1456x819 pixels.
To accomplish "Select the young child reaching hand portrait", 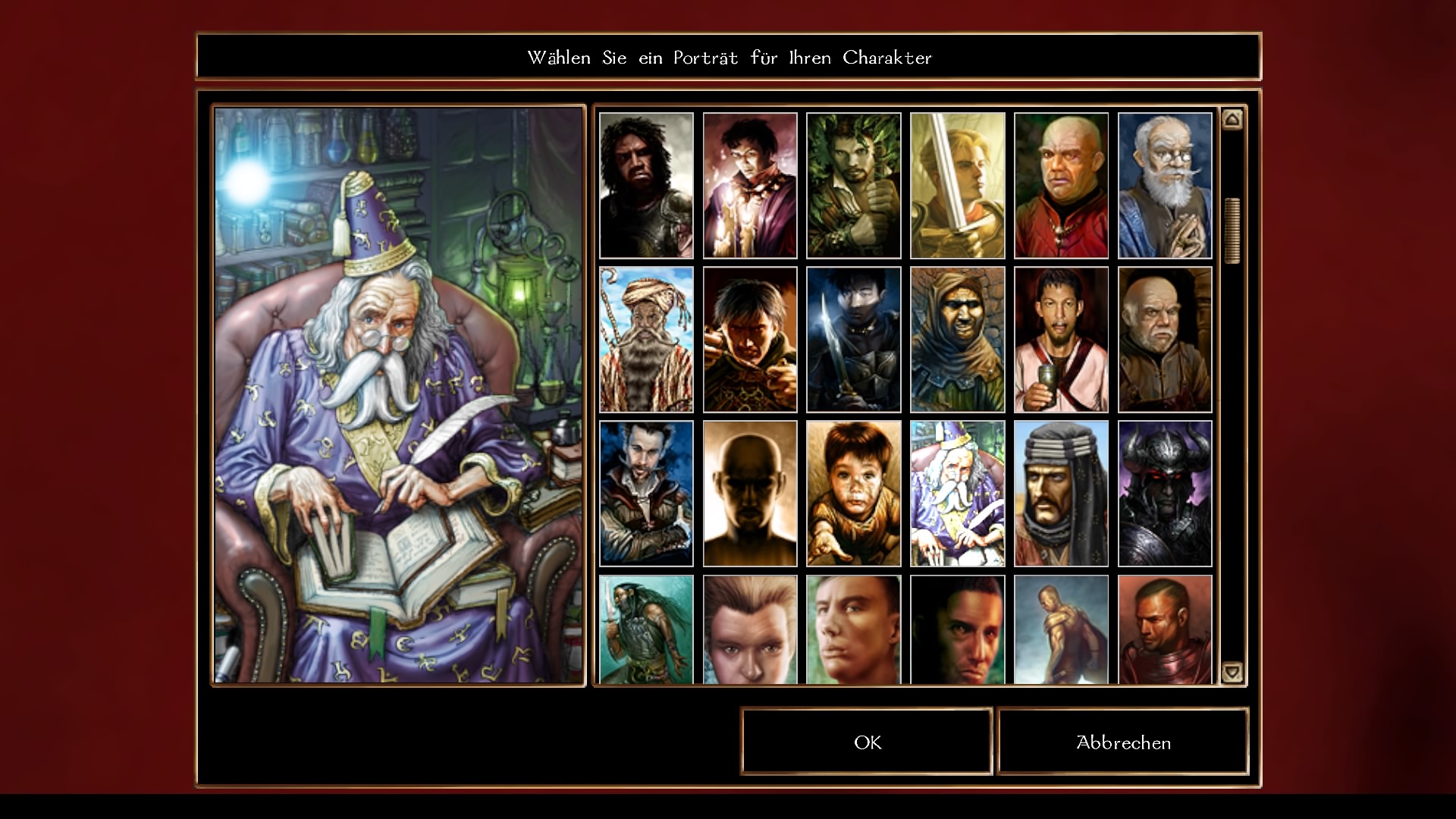I will point(853,494).
